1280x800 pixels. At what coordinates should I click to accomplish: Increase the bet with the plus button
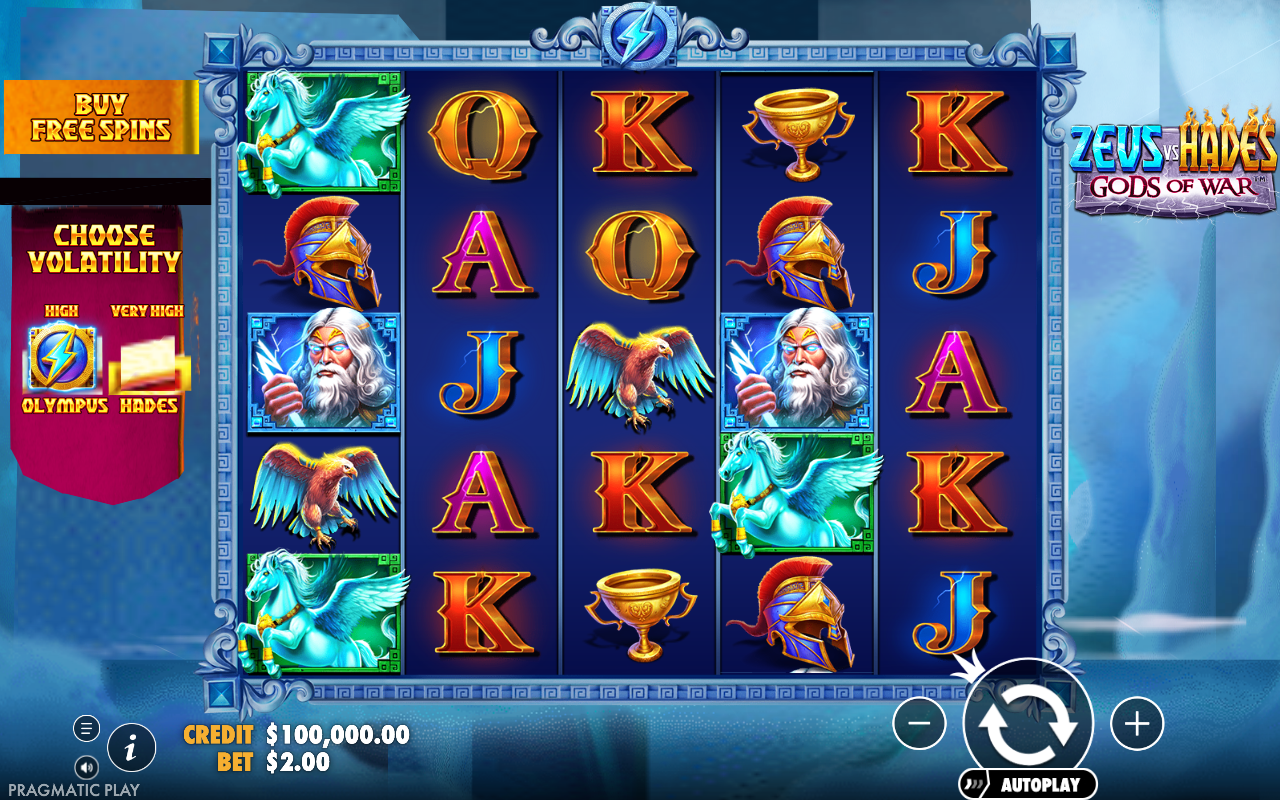click(1135, 723)
